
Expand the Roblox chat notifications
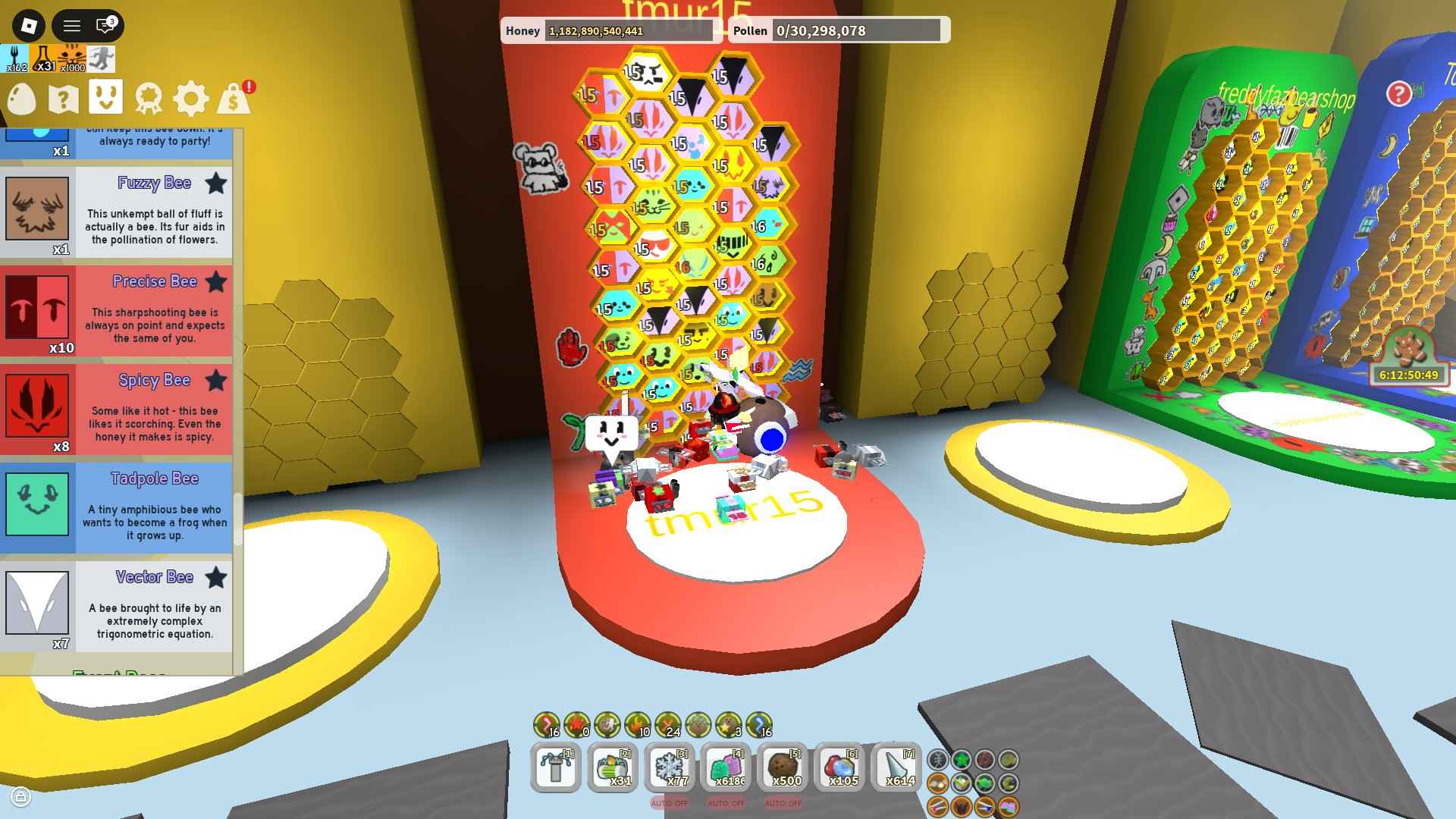(102, 27)
